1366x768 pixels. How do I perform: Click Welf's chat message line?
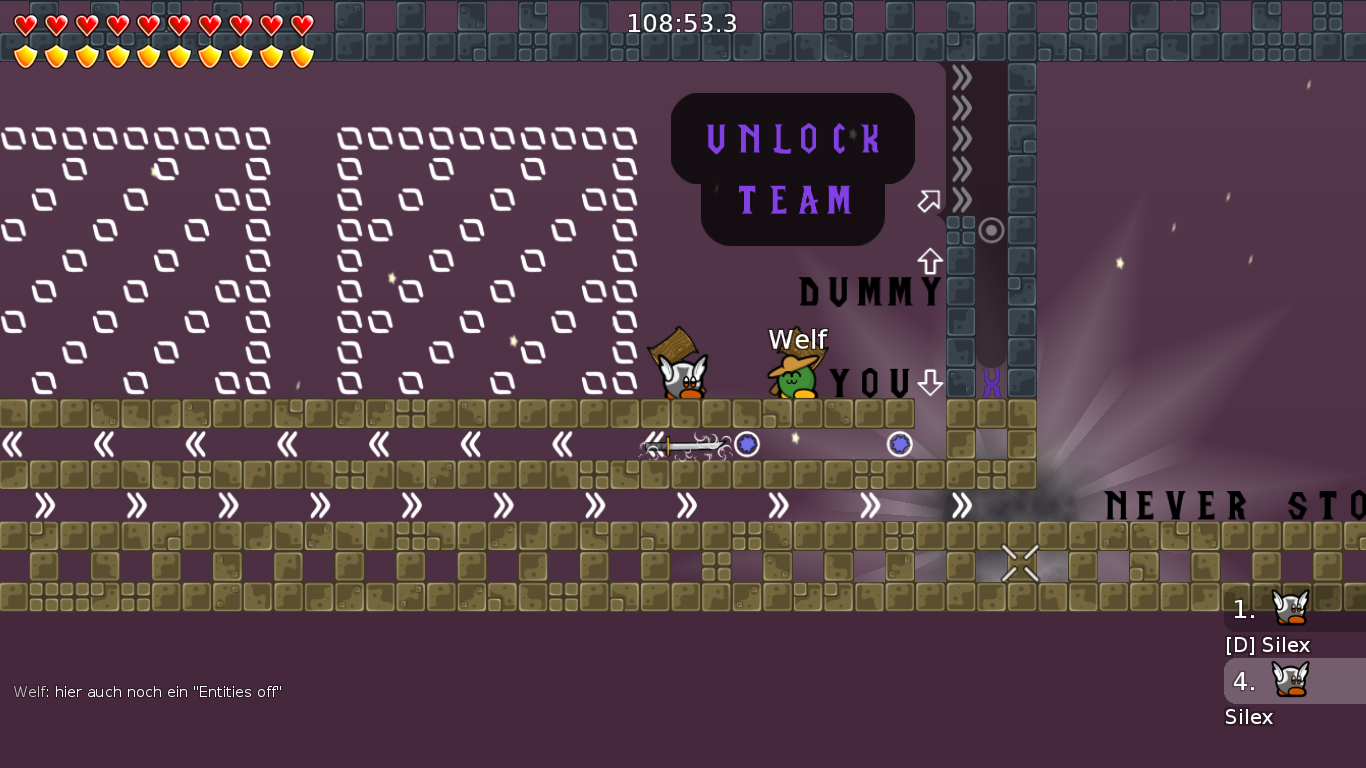[x=148, y=692]
